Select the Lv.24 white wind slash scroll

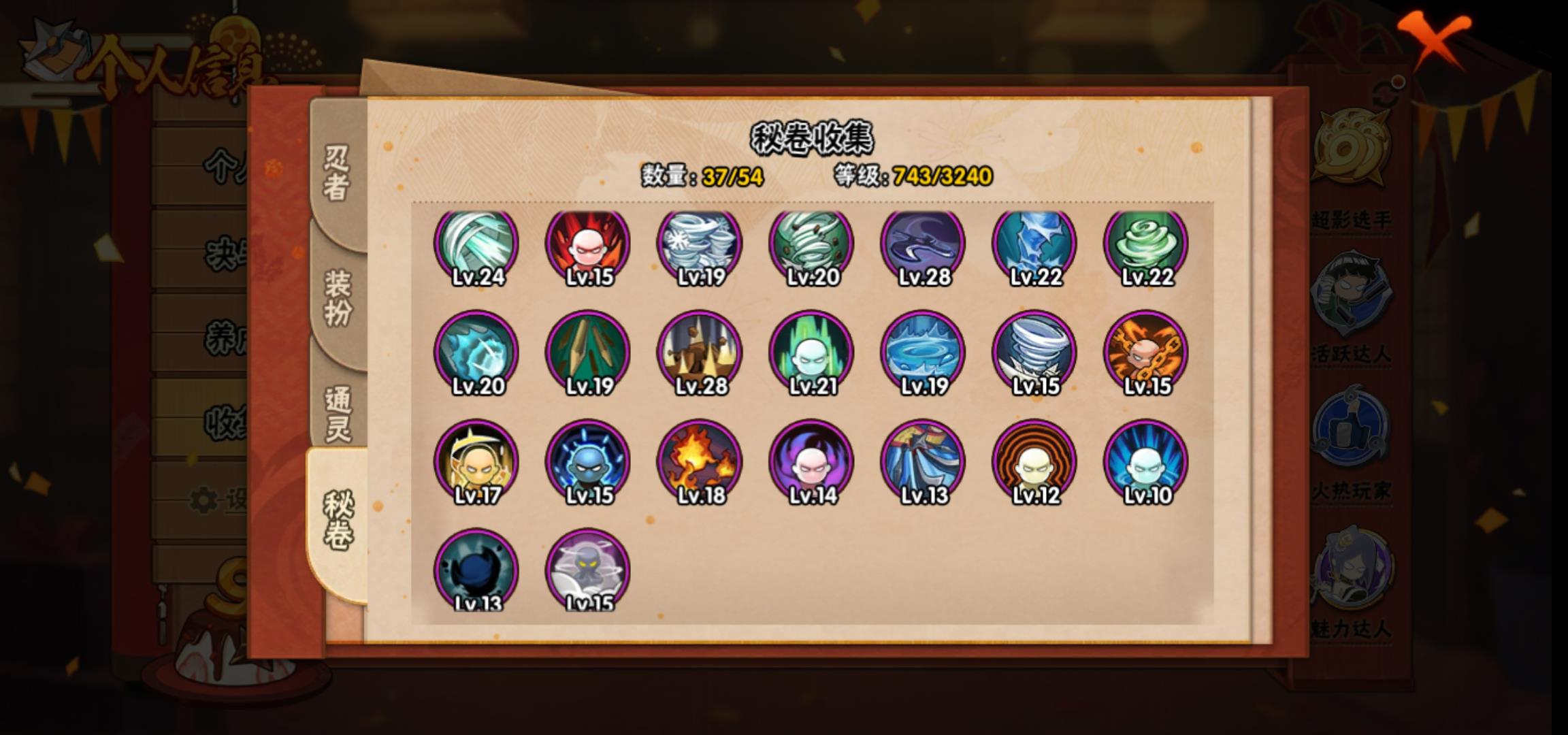476,246
